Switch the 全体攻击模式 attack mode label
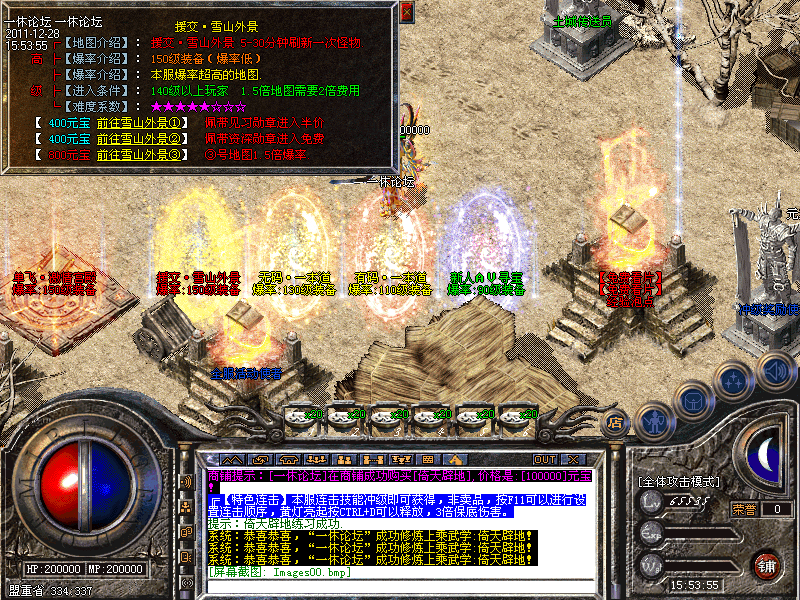 tap(680, 481)
